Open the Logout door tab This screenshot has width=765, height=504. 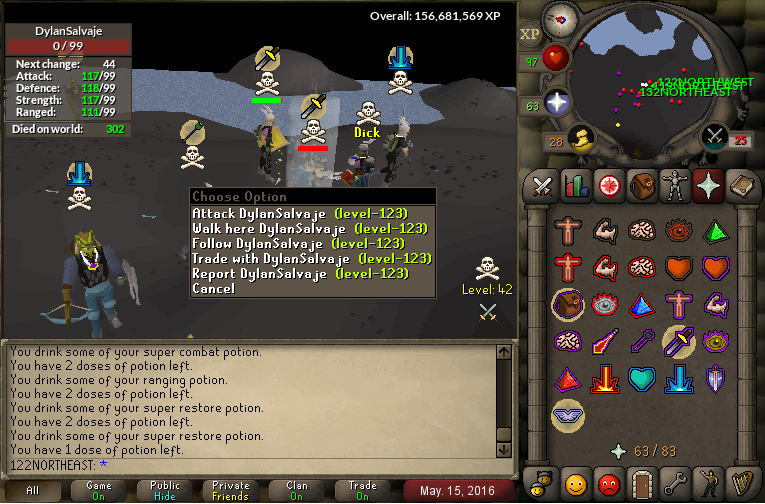(x=641, y=483)
